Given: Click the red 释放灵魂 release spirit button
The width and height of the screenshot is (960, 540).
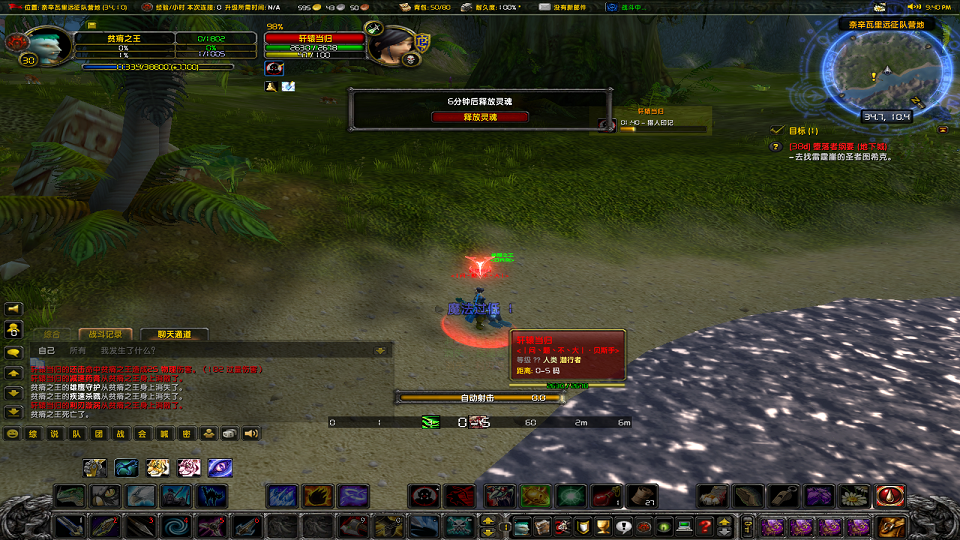Looking at the screenshot, I should [x=480, y=117].
